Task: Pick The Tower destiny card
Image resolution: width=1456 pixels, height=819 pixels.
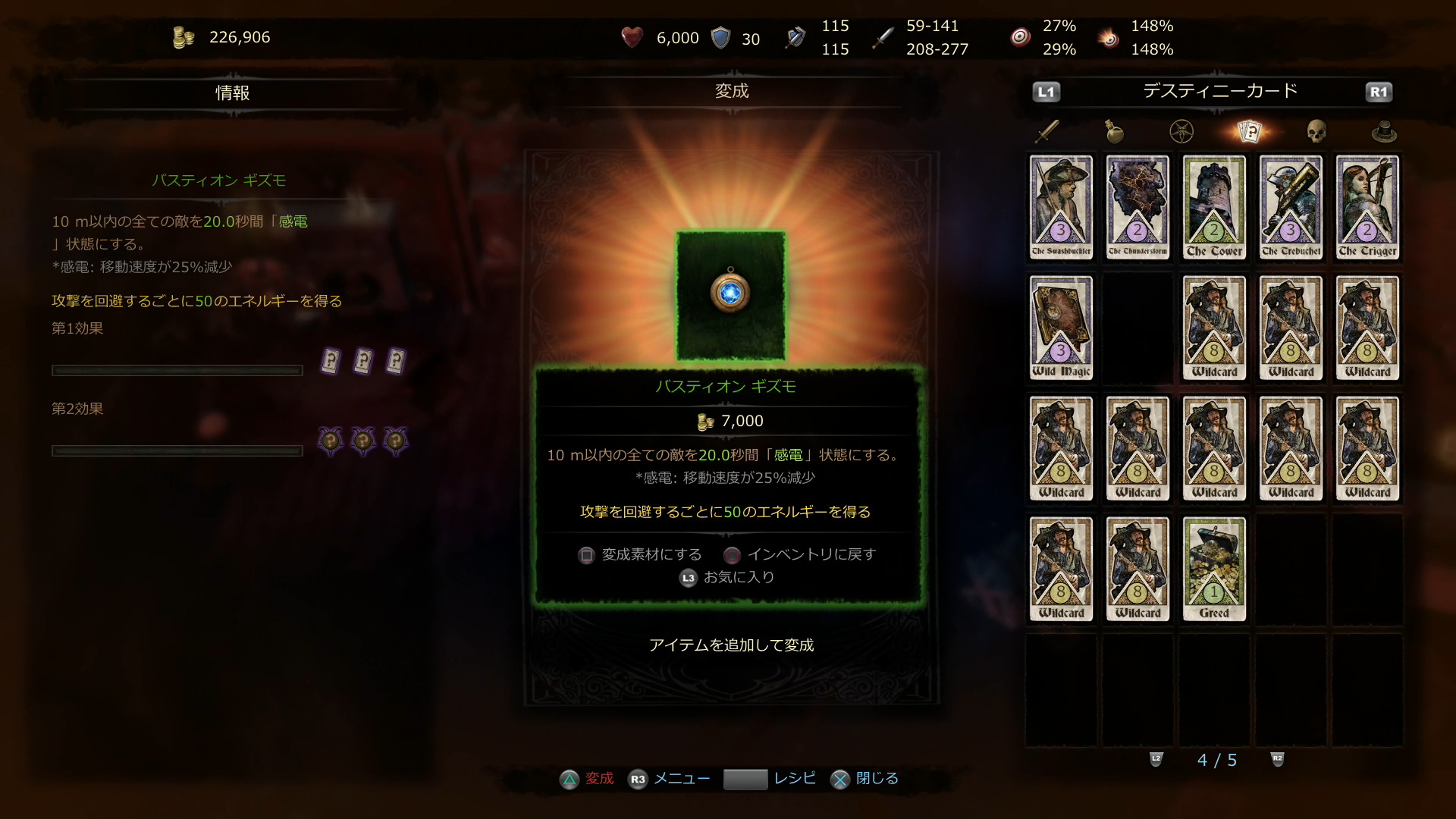Action: click(x=1214, y=207)
